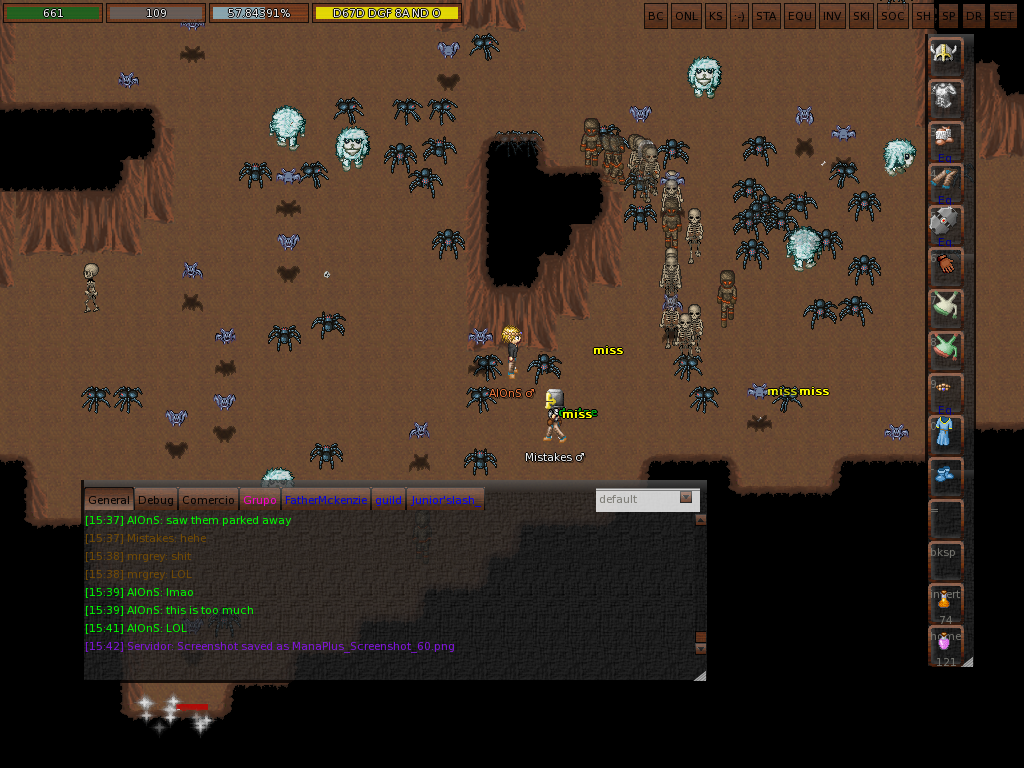Click the EQU equipment button
This screenshot has width=1024, height=768.
[x=800, y=16]
